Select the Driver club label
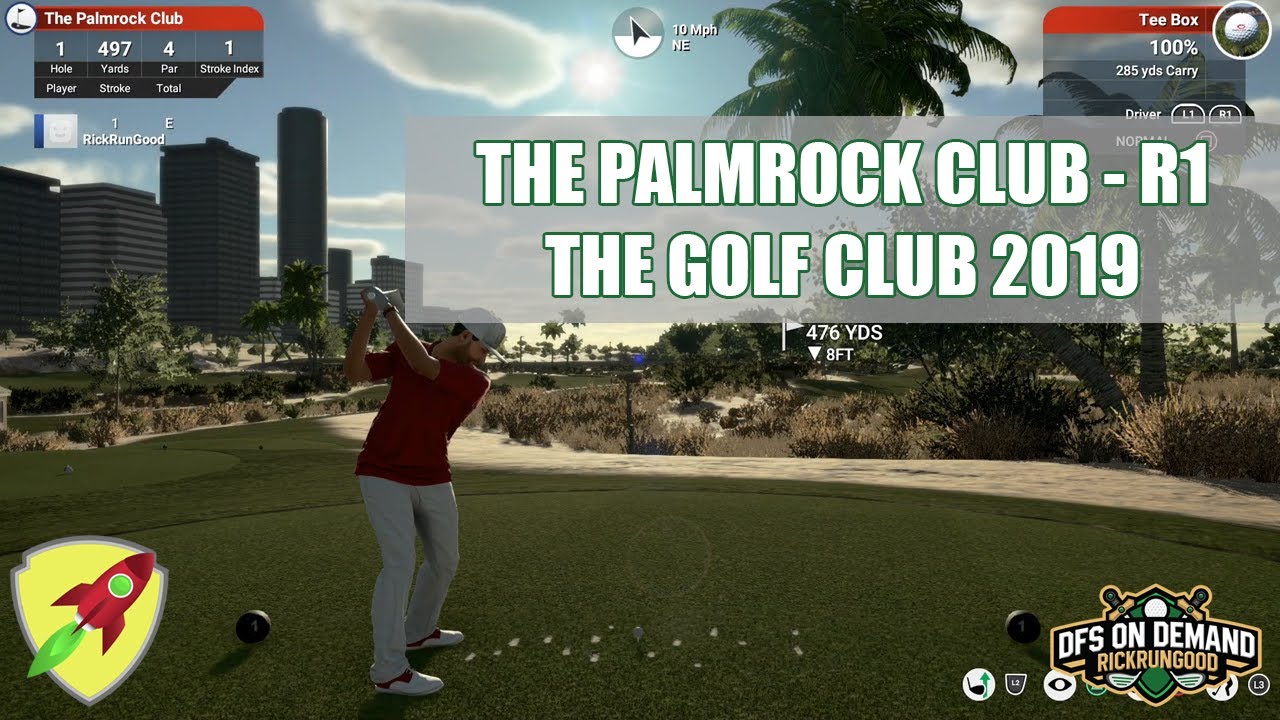1280x720 pixels. (x=1142, y=114)
